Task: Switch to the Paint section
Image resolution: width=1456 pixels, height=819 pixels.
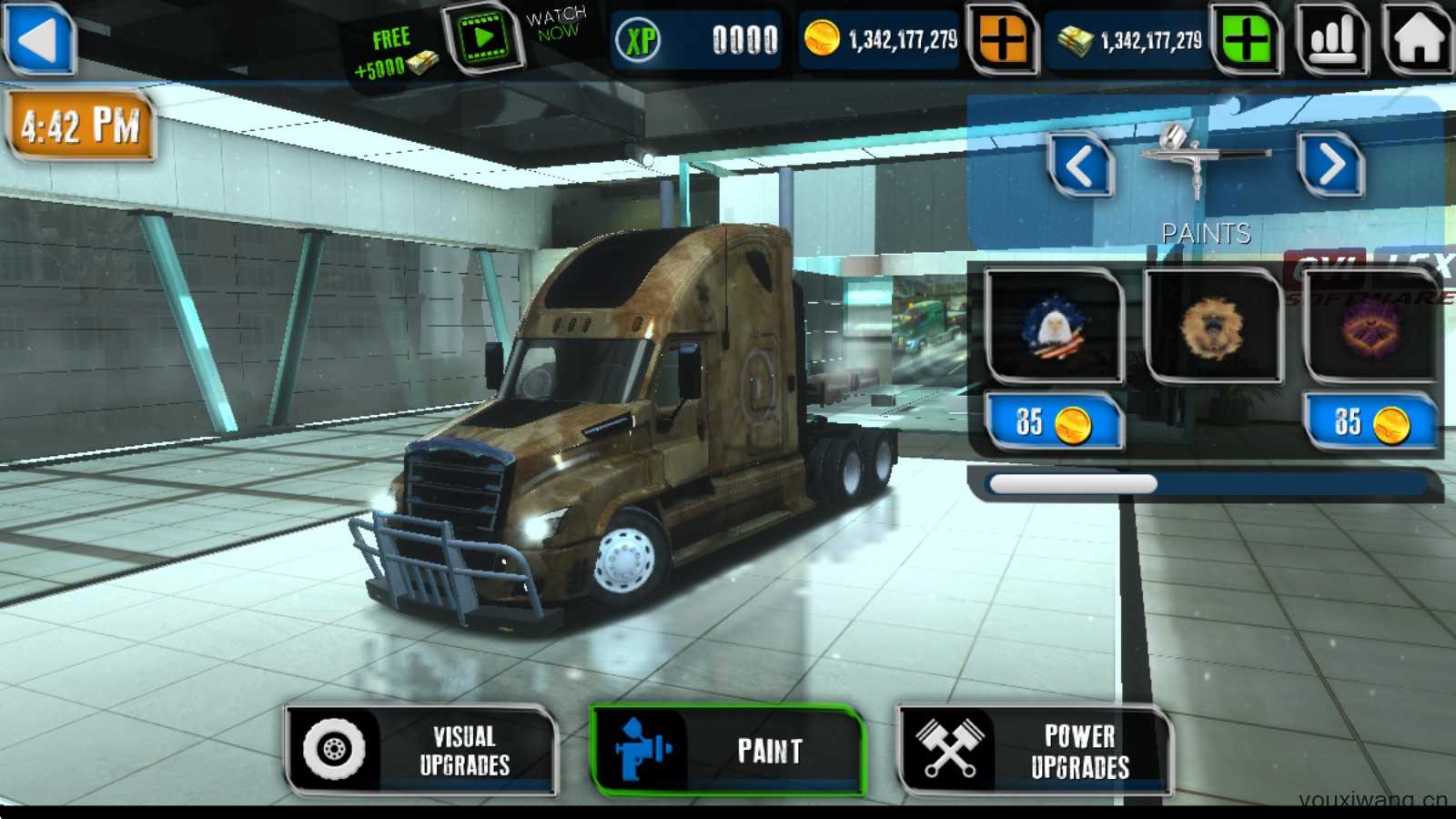Action: pos(726,751)
